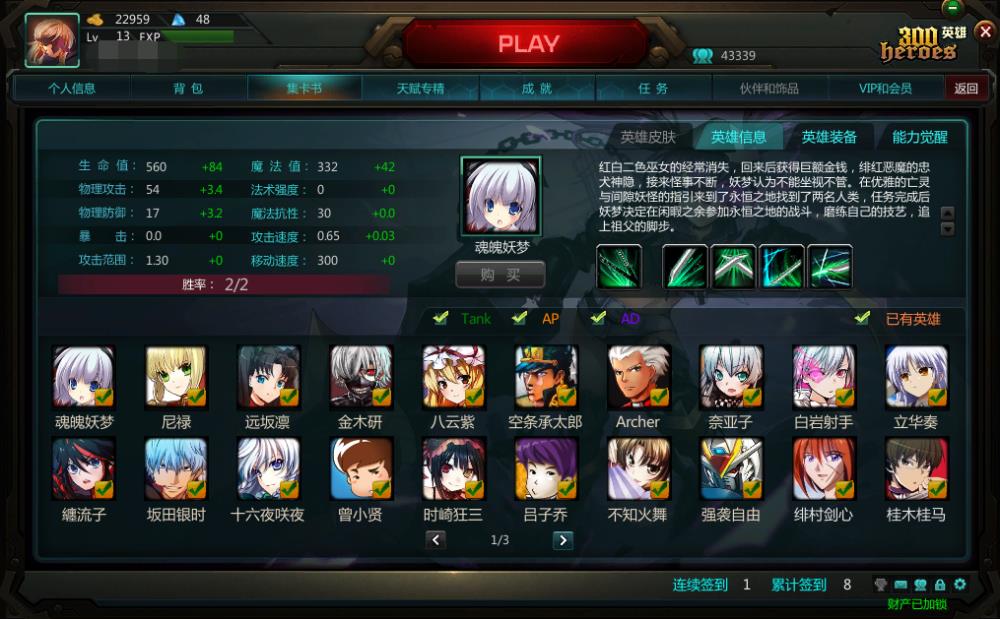The width and height of the screenshot is (1000, 619).
Task: Select the hero 金木研 portrait
Action: [361, 377]
